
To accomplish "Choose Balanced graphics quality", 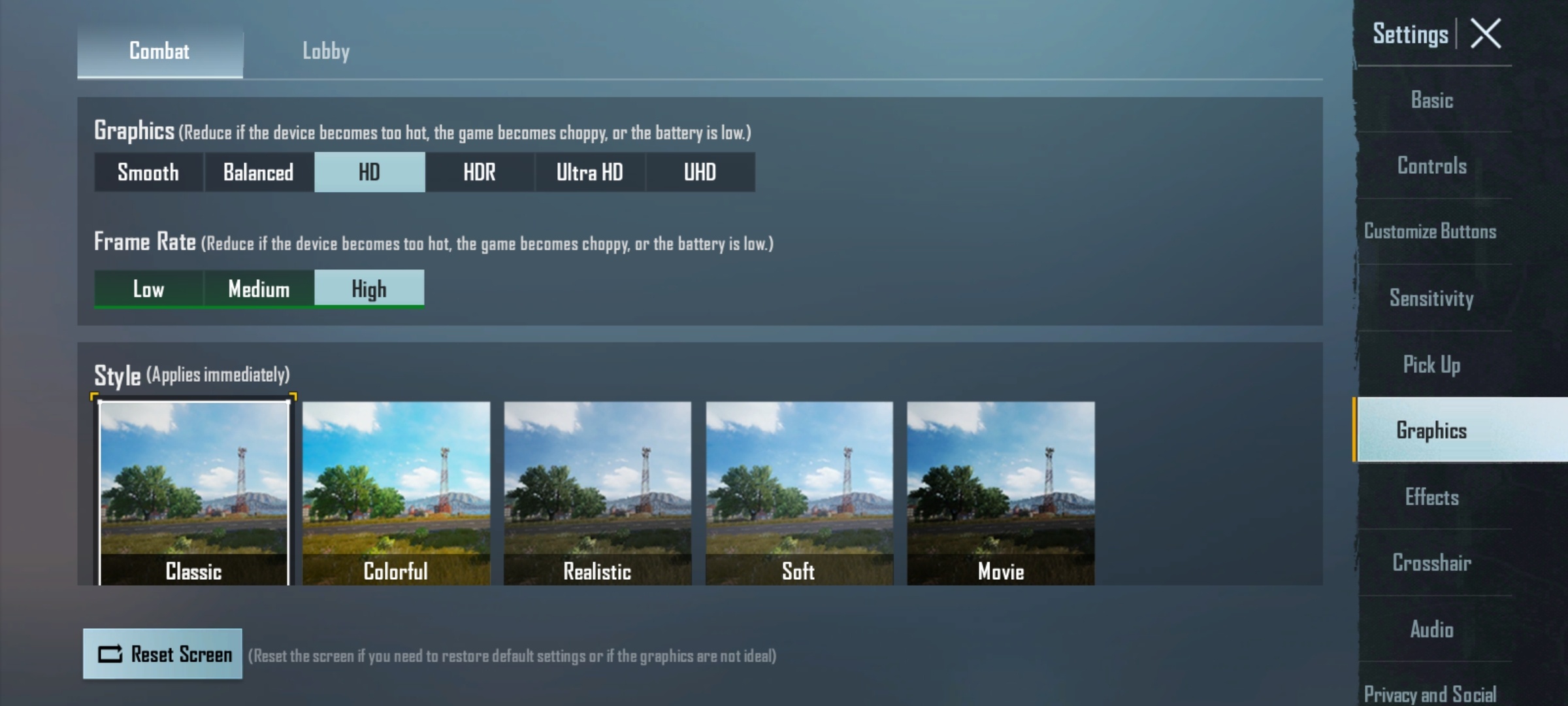I will click(x=259, y=173).
